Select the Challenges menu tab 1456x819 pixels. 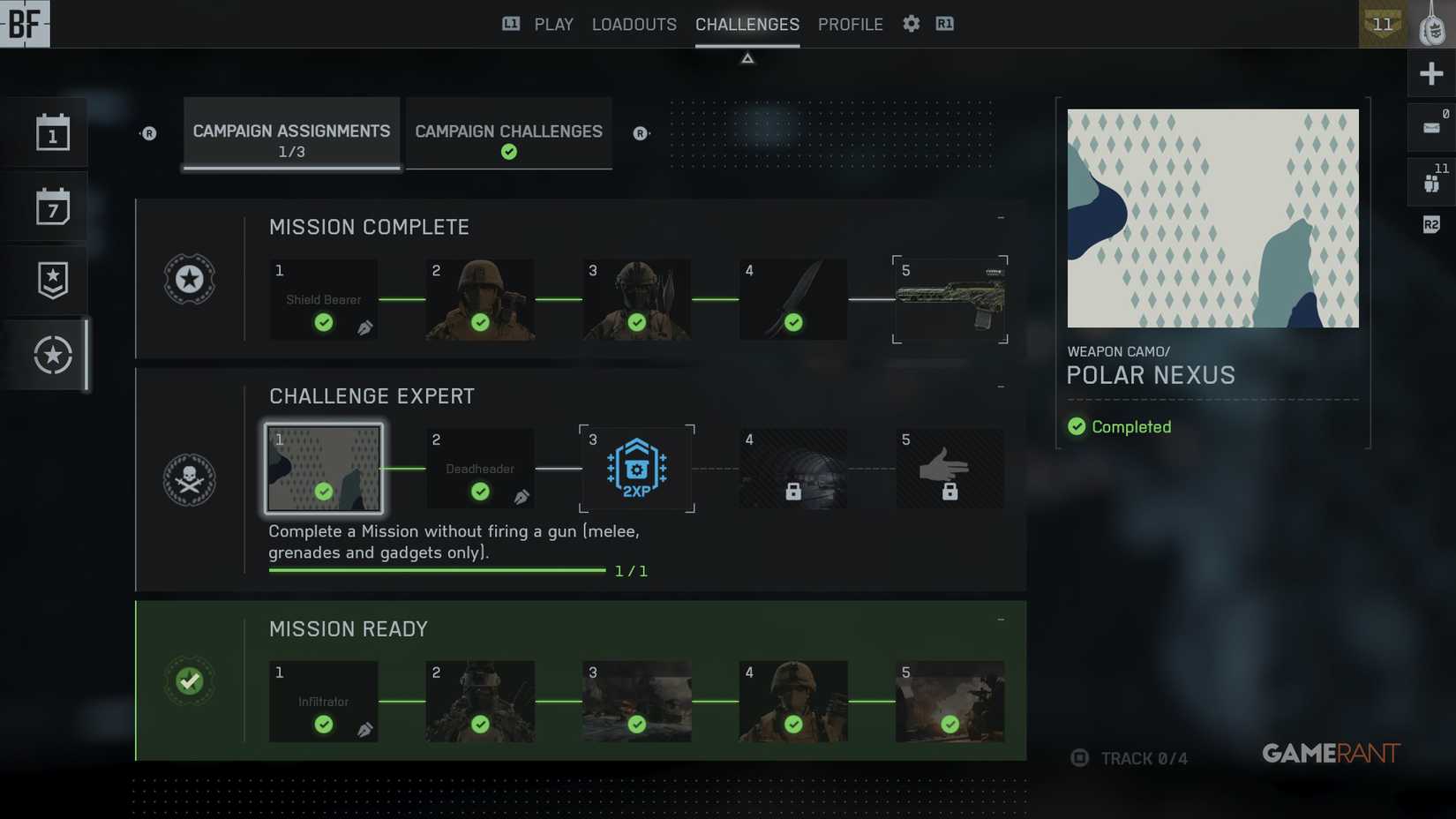(x=747, y=24)
